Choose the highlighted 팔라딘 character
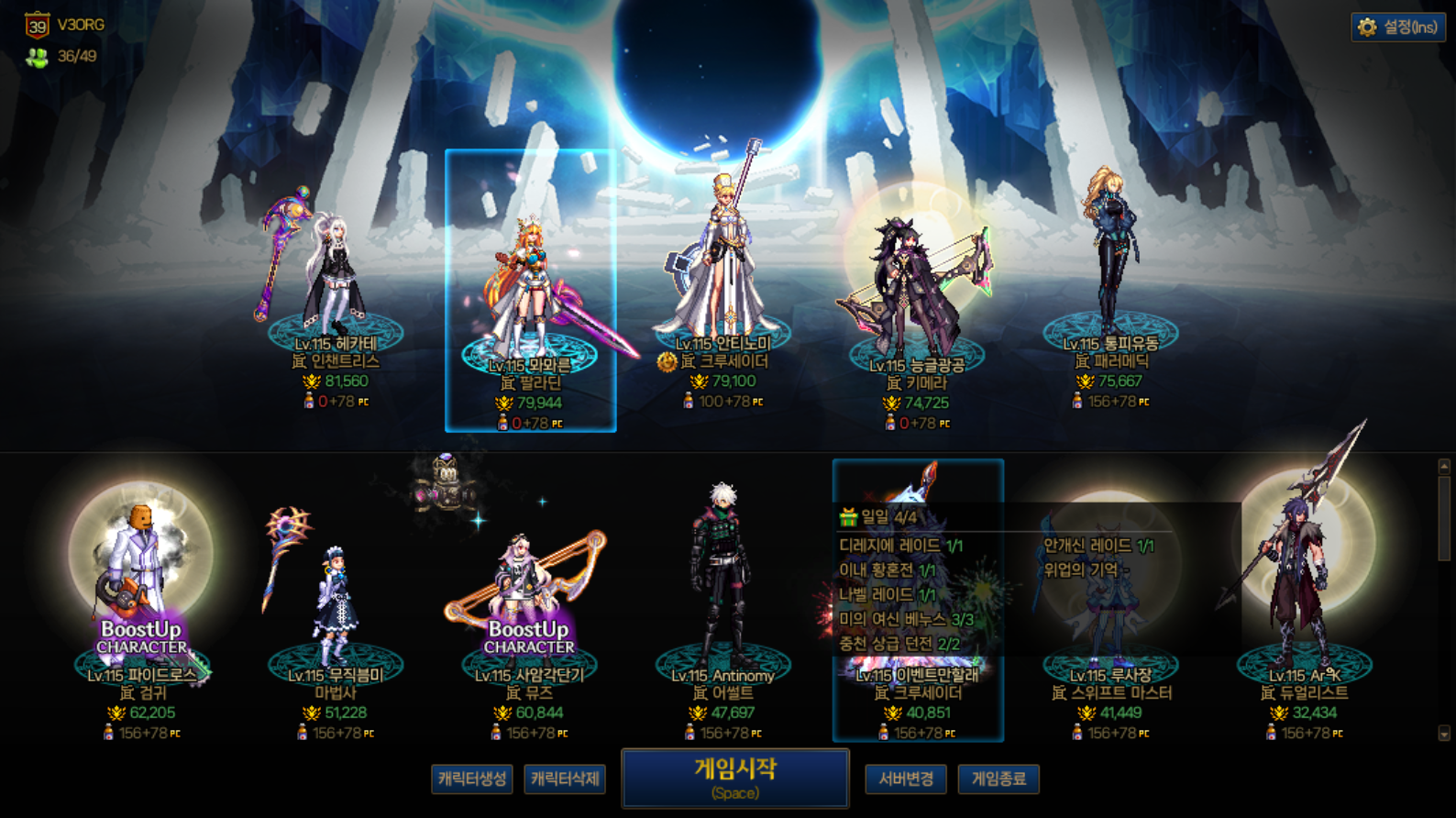1456x818 pixels. tap(531, 293)
